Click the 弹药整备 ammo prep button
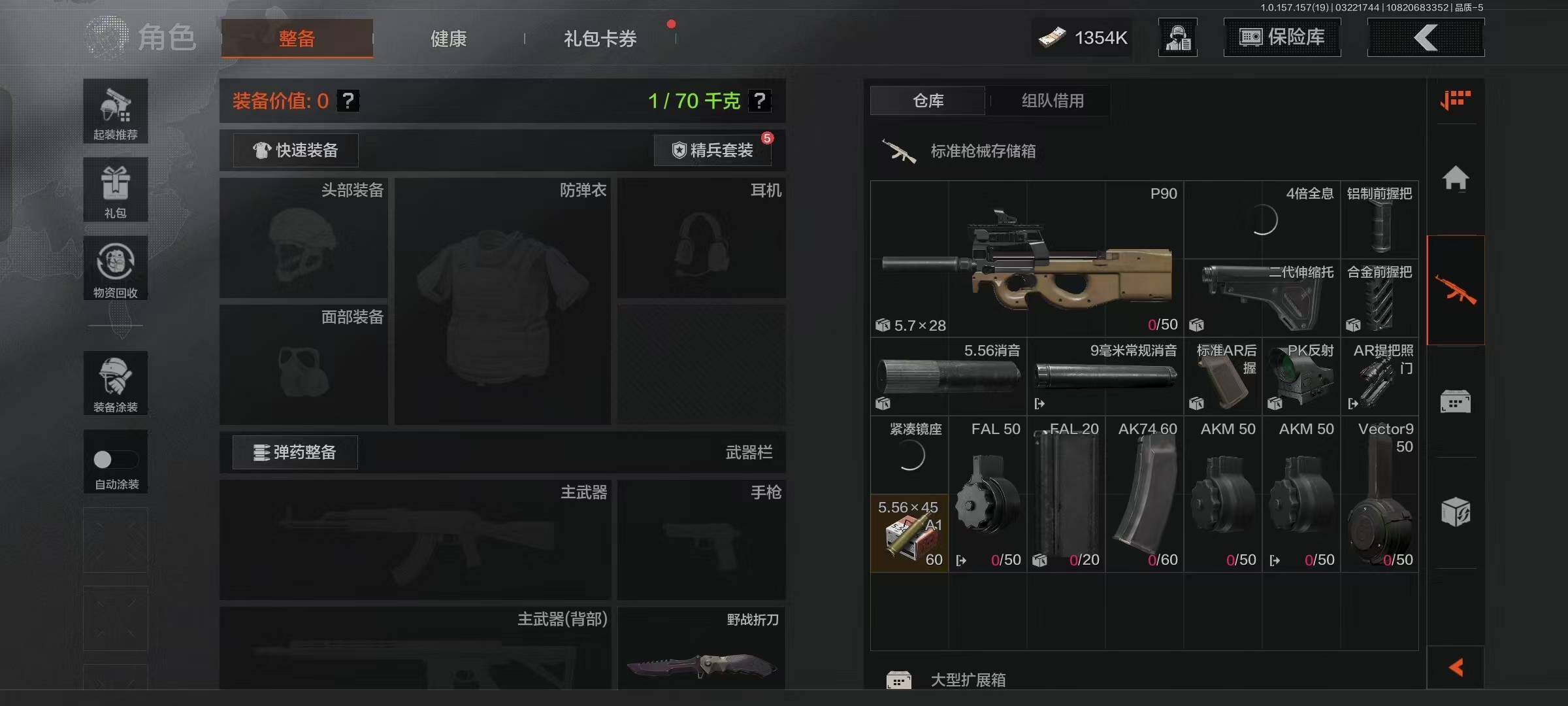The width and height of the screenshot is (1568, 706). pos(295,452)
